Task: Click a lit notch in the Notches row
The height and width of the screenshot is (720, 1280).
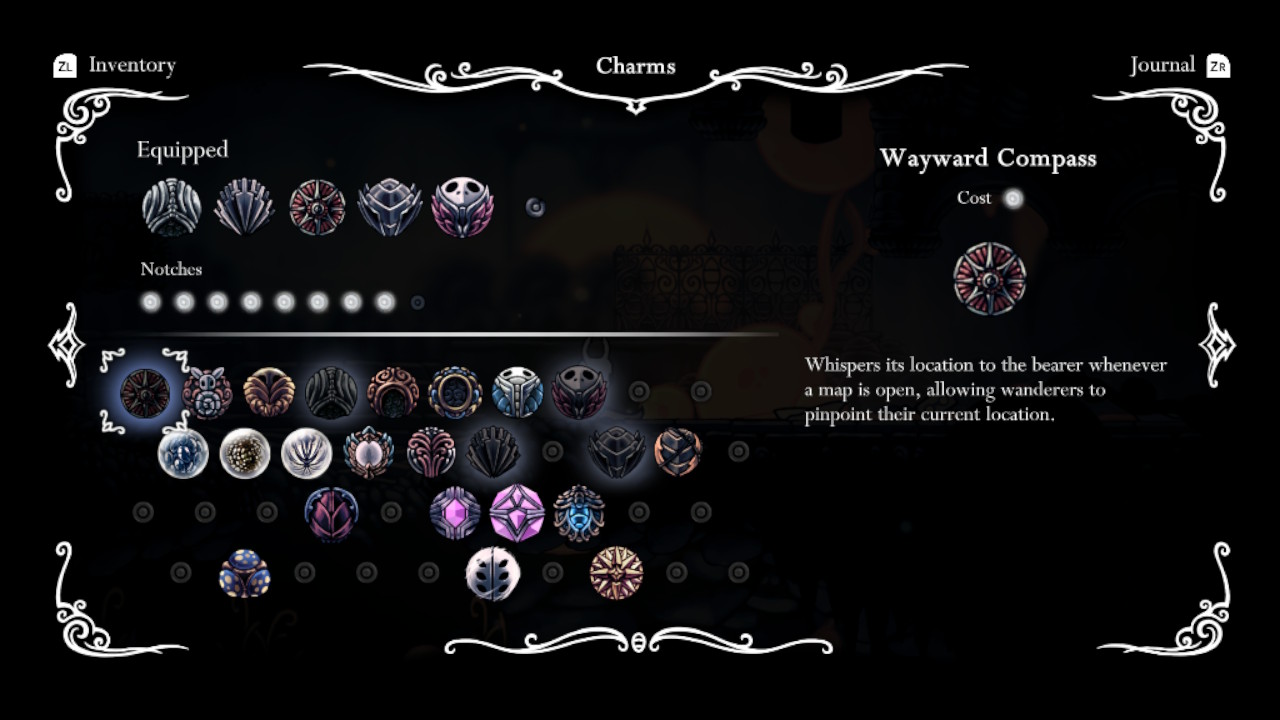Action: 152,301
